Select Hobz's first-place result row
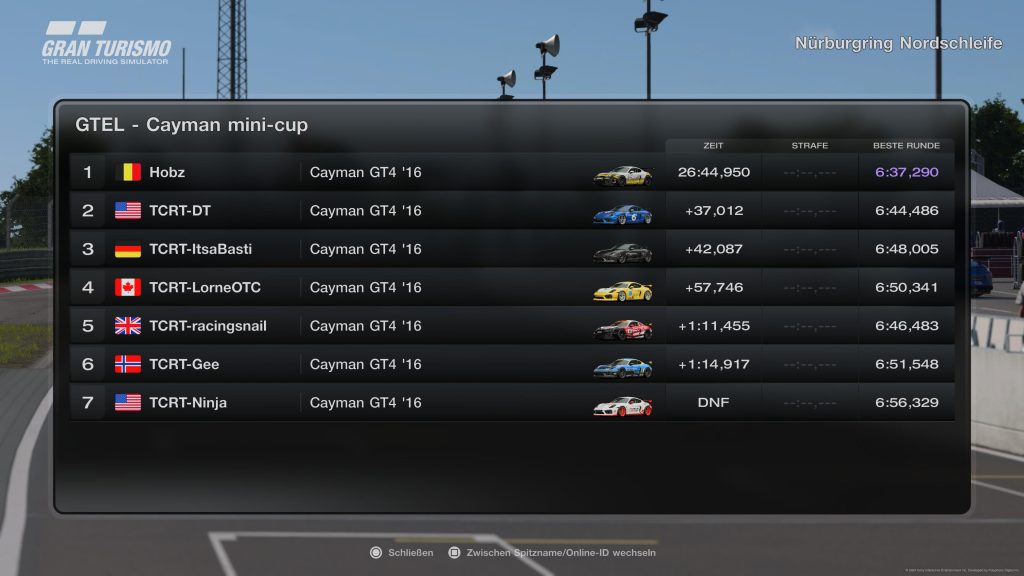 pyautogui.click(x=510, y=172)
